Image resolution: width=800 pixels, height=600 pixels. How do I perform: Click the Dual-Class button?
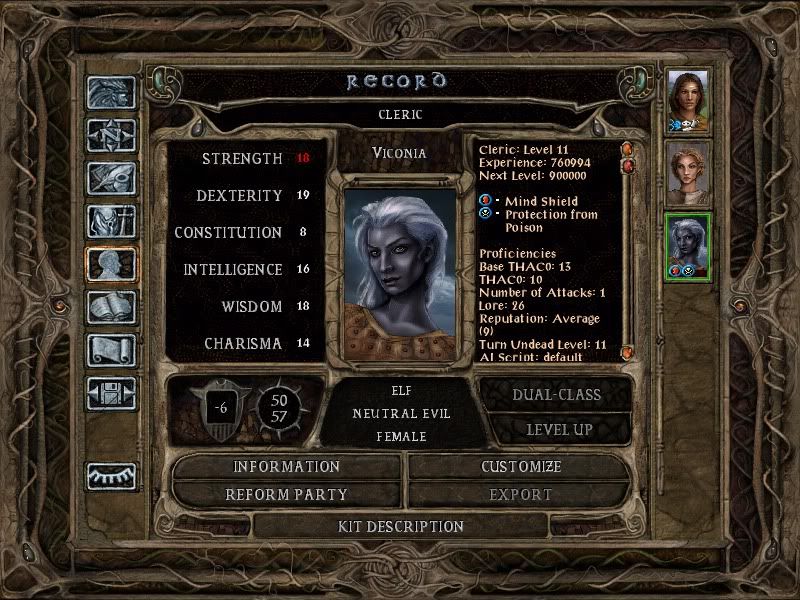point(556,394)
